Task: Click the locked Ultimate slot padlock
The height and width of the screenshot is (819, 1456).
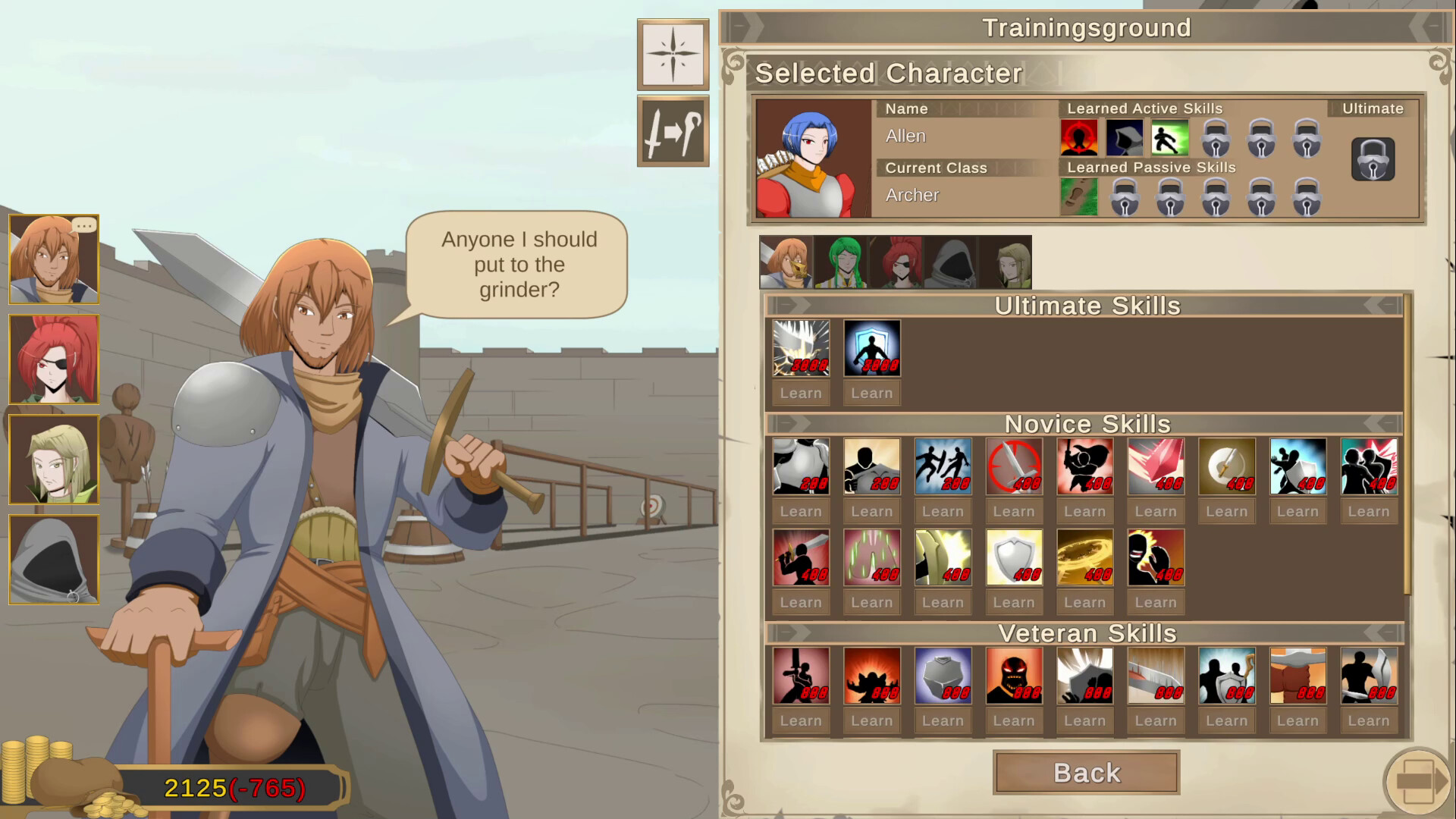Action: 1372,159
